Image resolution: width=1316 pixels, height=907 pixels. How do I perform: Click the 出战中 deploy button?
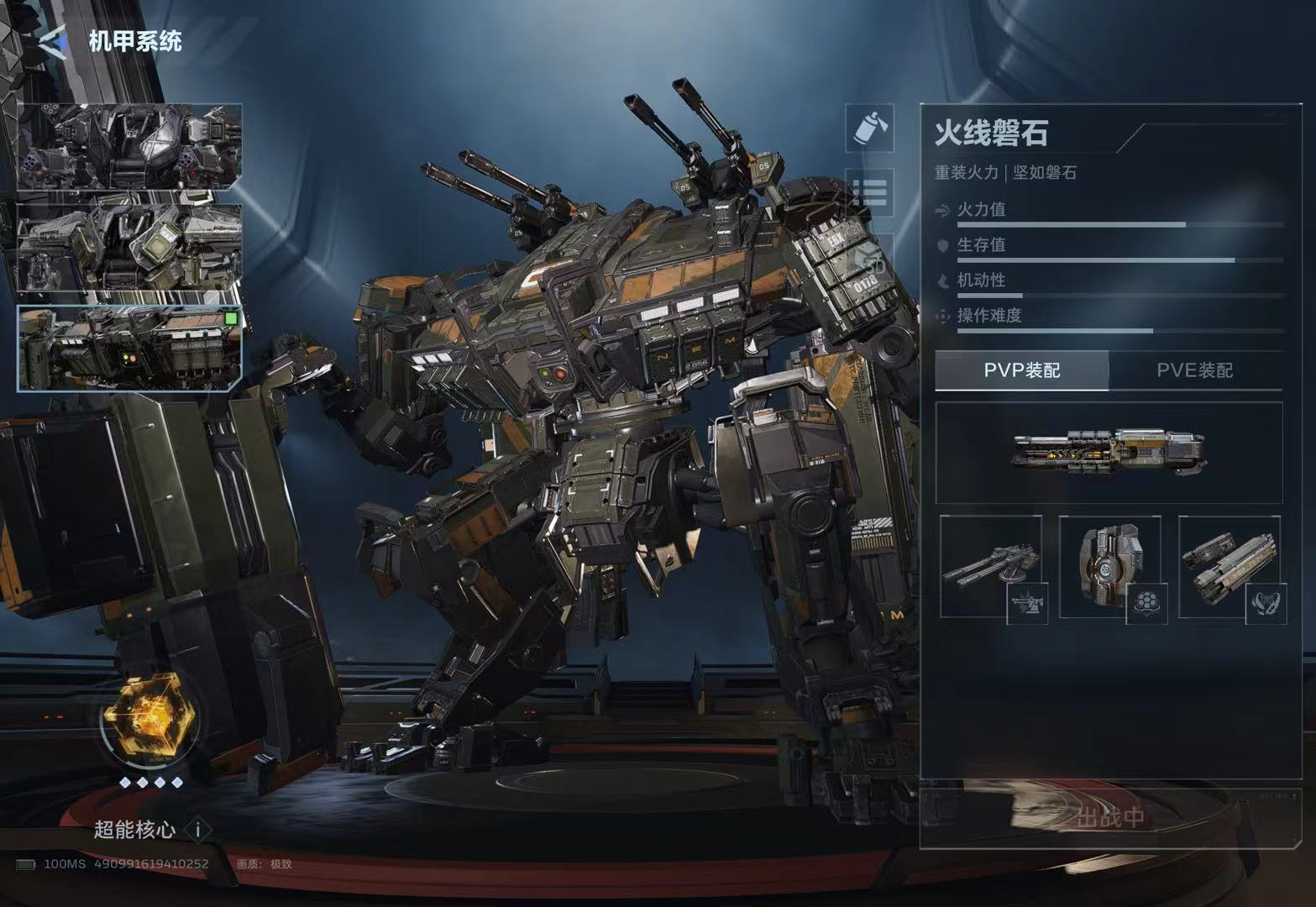click(1110, 817)
